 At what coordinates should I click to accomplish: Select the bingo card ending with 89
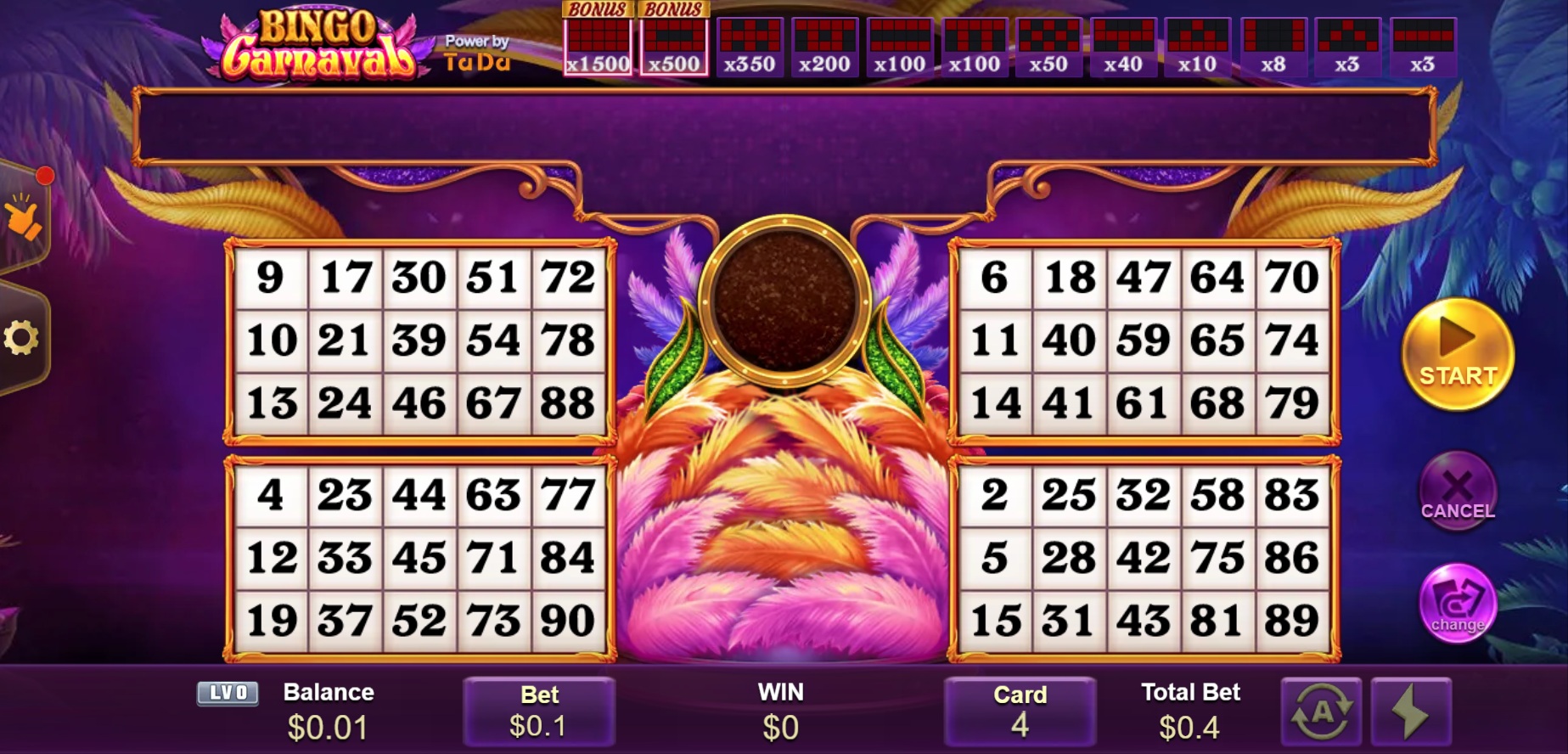coord(1143,558)
